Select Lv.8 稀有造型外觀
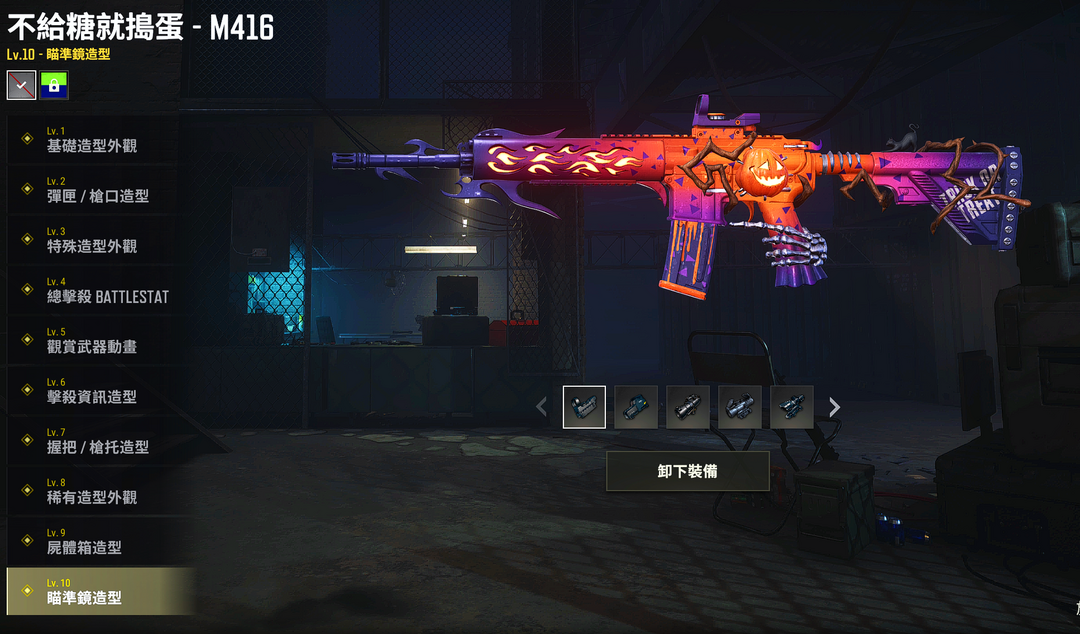 92,491
